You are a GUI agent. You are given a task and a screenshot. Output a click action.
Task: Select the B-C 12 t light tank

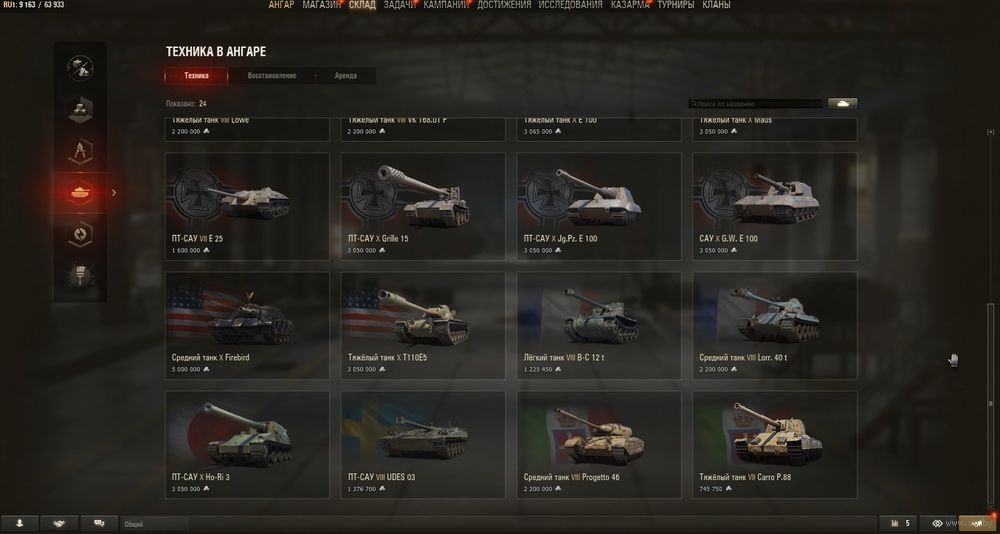click(x=599, y=325)
